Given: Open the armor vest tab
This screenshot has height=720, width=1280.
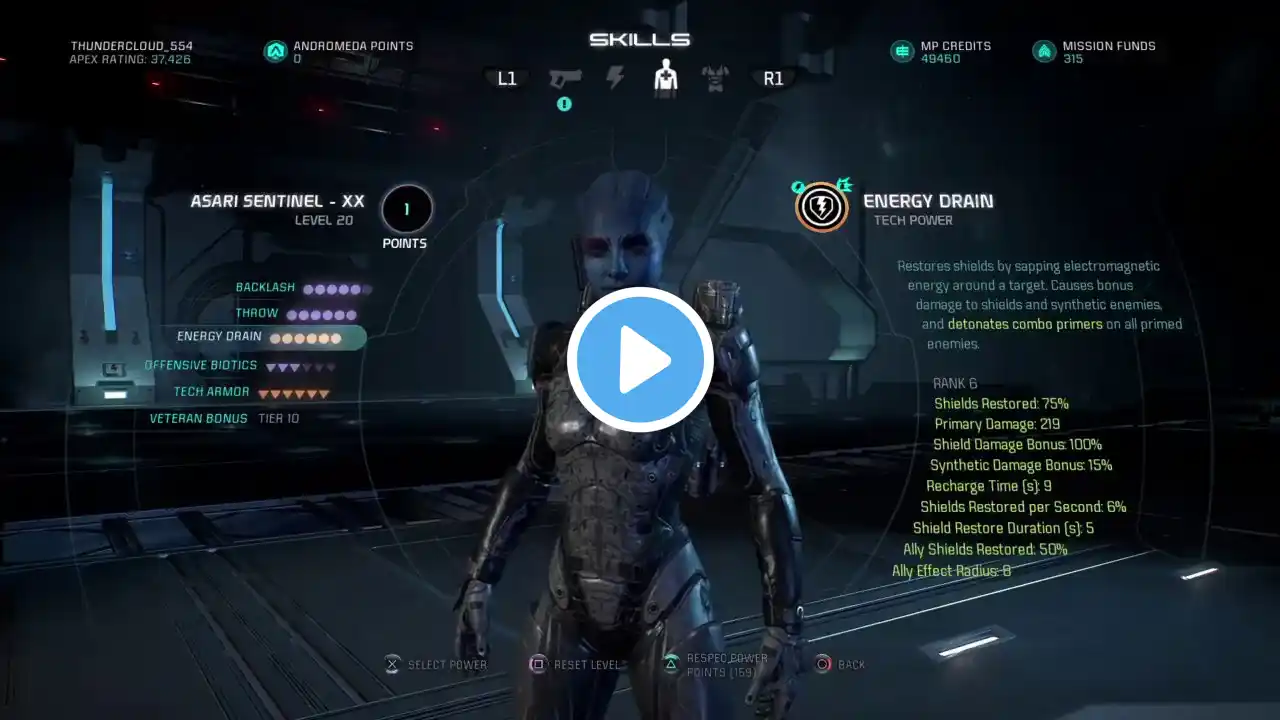Looking at the screenshot, I should click(x=715, y=78).
